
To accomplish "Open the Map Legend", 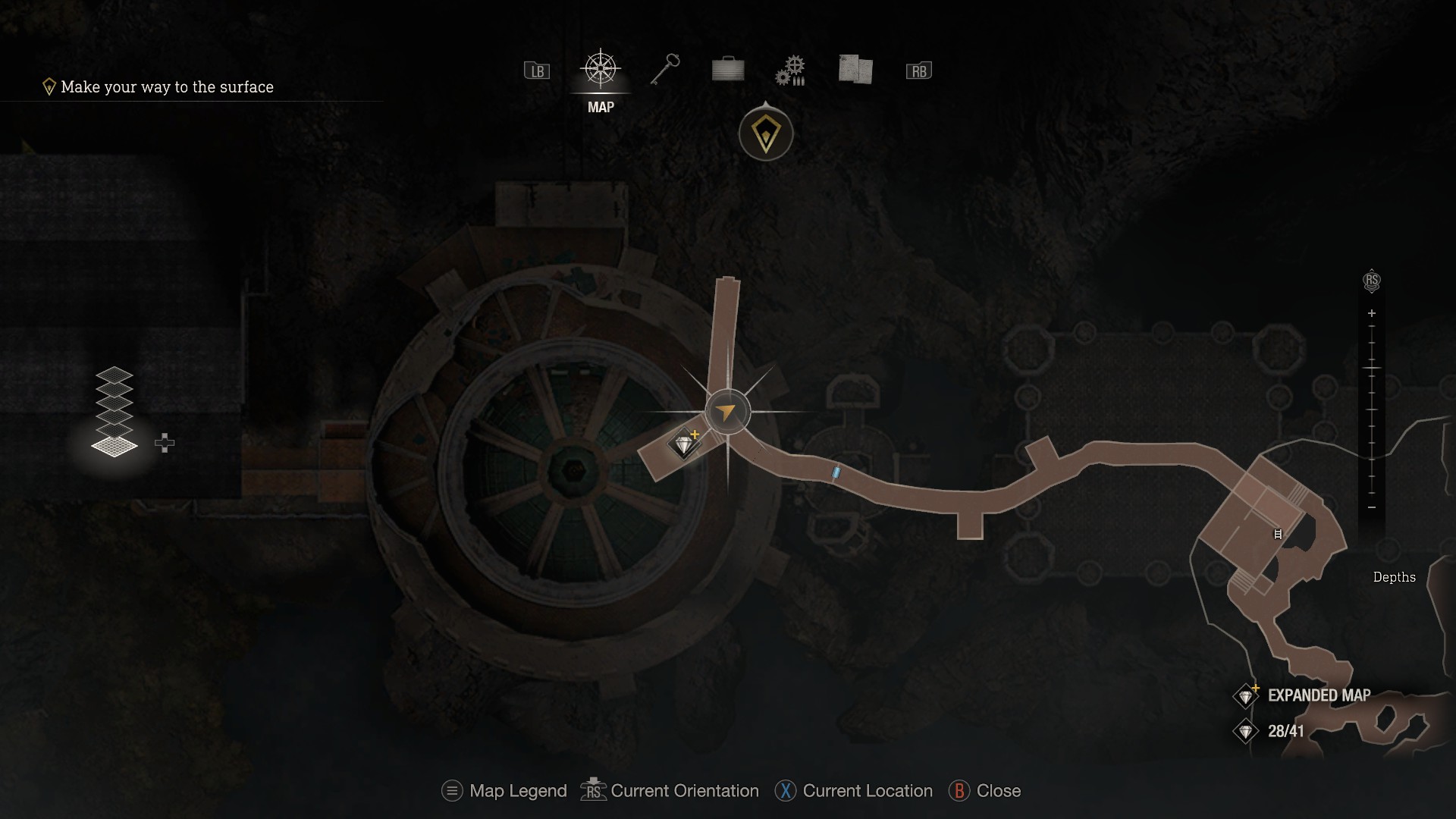I will pyautogui.click(x=504, y=791).
